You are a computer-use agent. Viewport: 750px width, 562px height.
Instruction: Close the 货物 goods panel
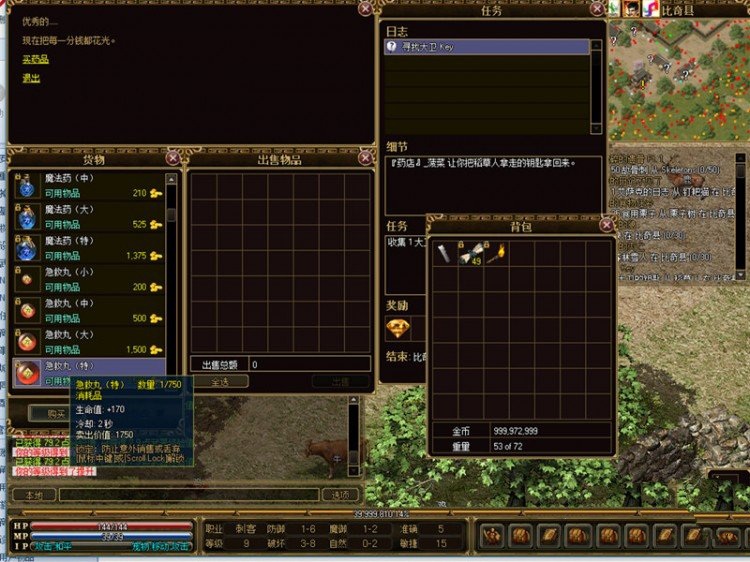coord(173,158)
